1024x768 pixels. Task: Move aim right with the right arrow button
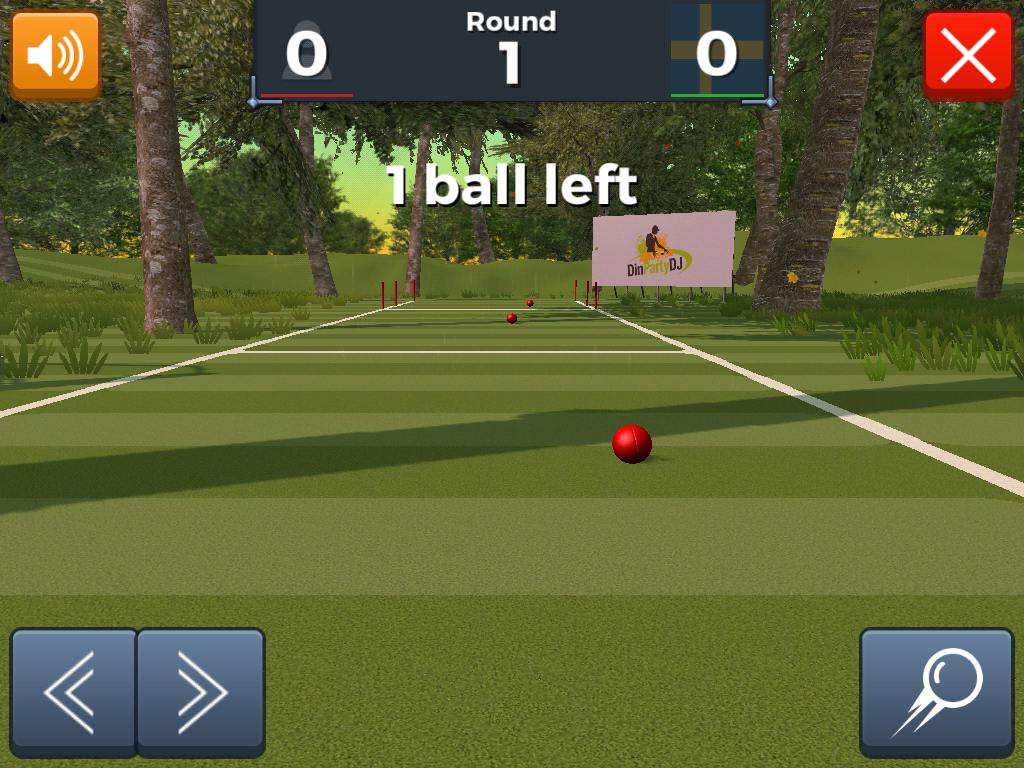click(x=200, y=691)
